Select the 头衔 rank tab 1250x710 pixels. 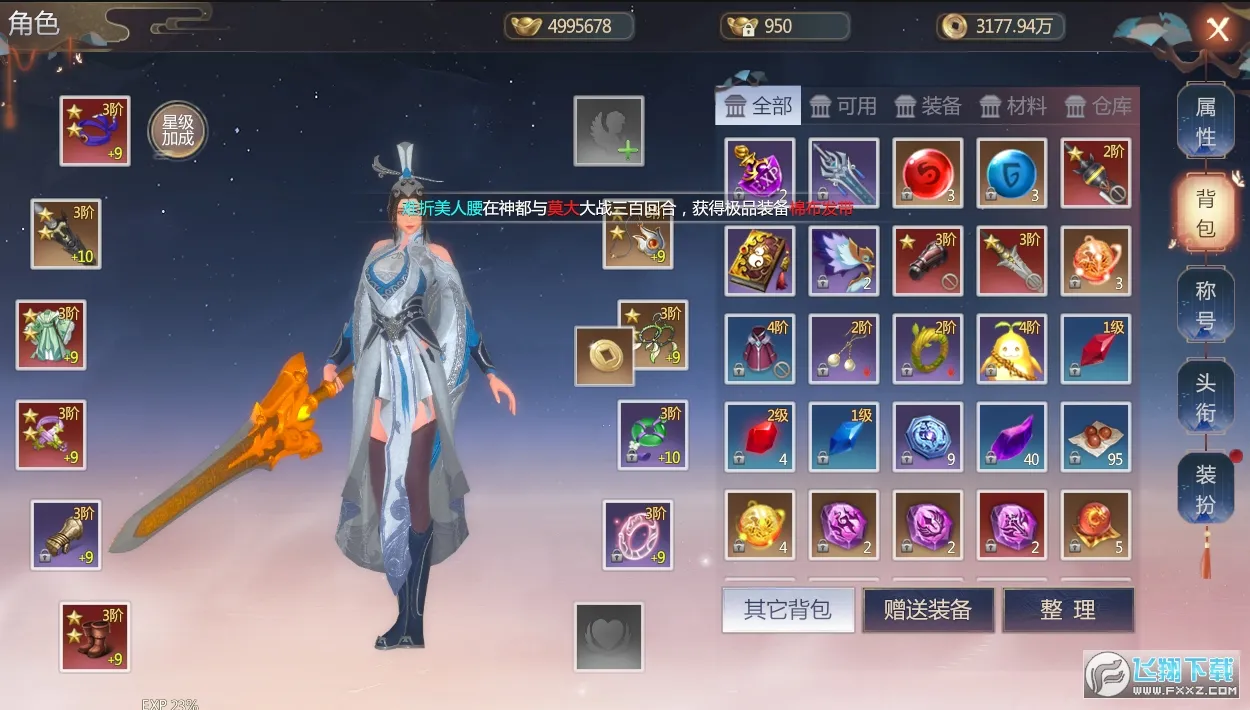[1205, 396]
